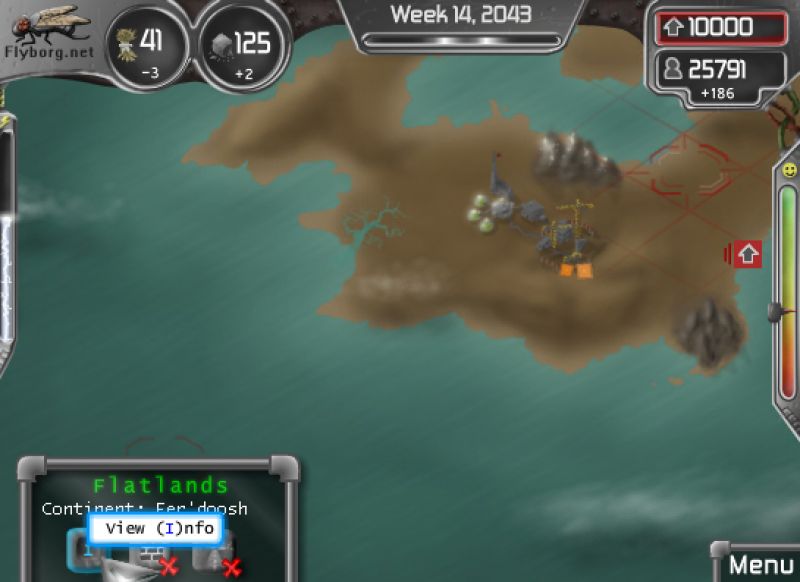Select the brick wall build icon
Screen dimensions: 800x582
pos(150,556)
